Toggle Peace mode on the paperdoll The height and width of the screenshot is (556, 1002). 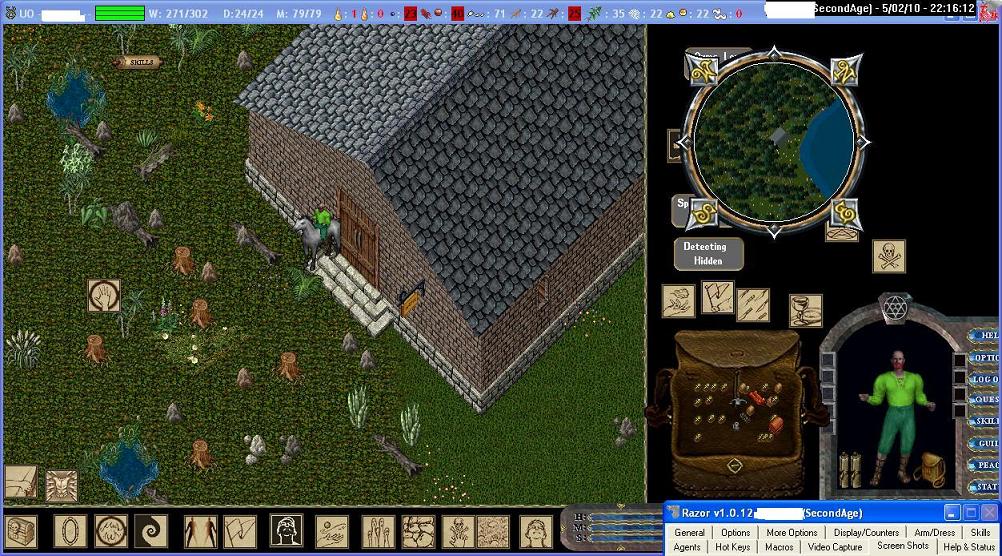click(986, 466)
